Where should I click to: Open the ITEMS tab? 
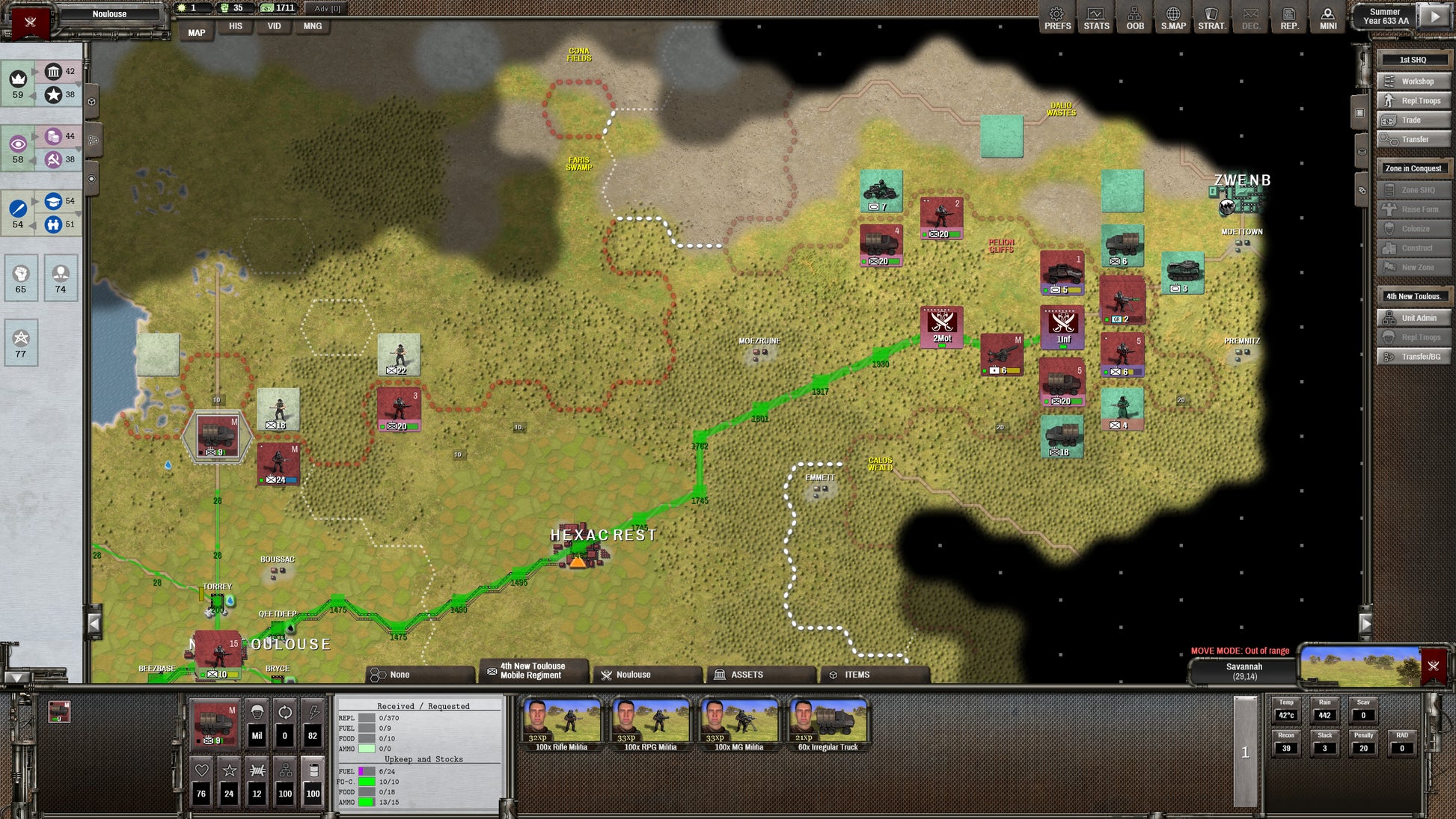pos(873,675)
